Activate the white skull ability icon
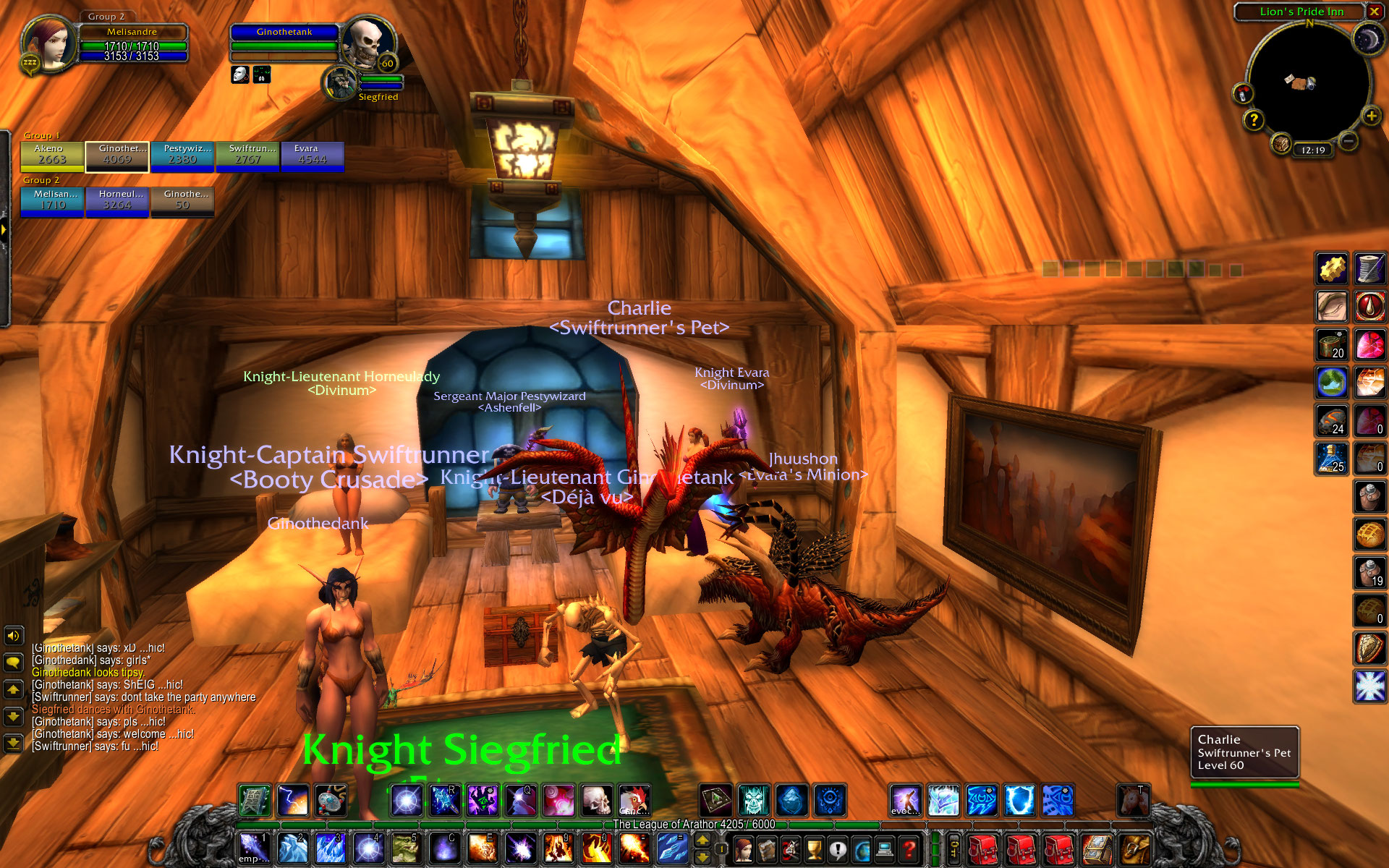Image resolution: width=1389 pixels, height=868 pixels. [596, 801]
